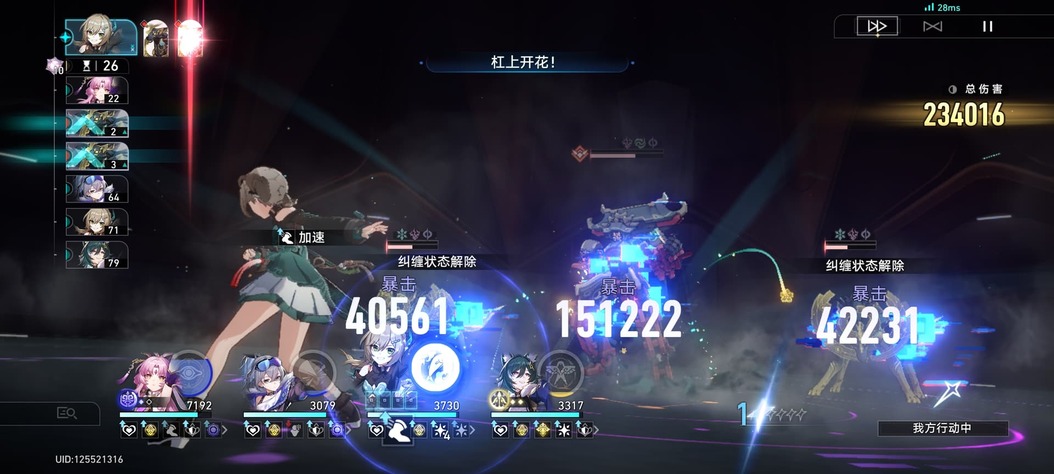Activate the green-haired character's winged ultimate

click(560, 371)
